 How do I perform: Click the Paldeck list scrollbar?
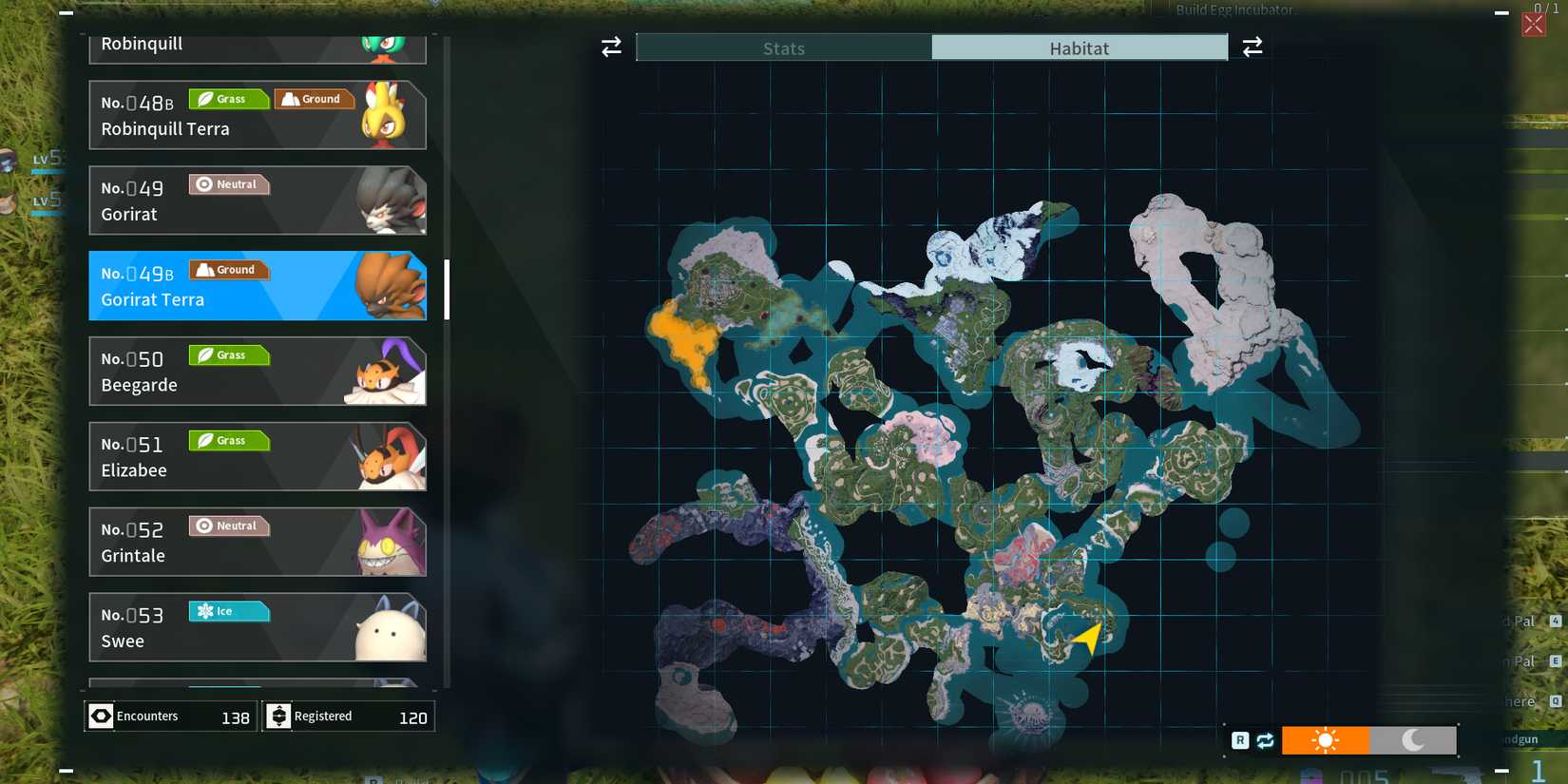445,285
